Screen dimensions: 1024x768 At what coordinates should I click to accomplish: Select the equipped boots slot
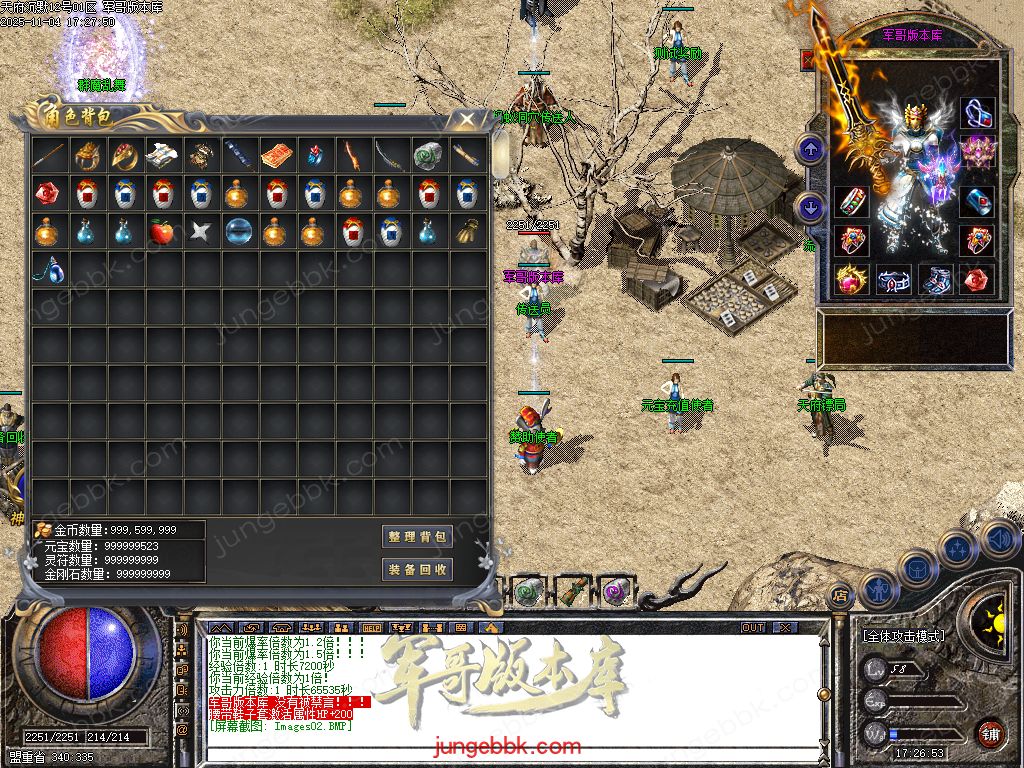(937, 280)
